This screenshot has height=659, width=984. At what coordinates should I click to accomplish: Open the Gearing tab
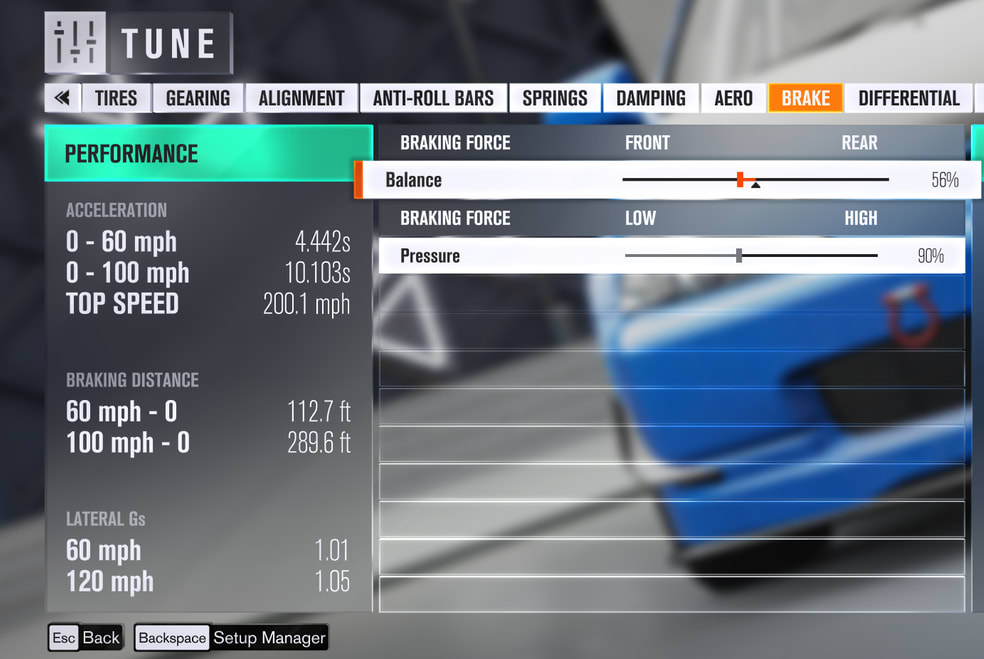(x=198, y=98)
